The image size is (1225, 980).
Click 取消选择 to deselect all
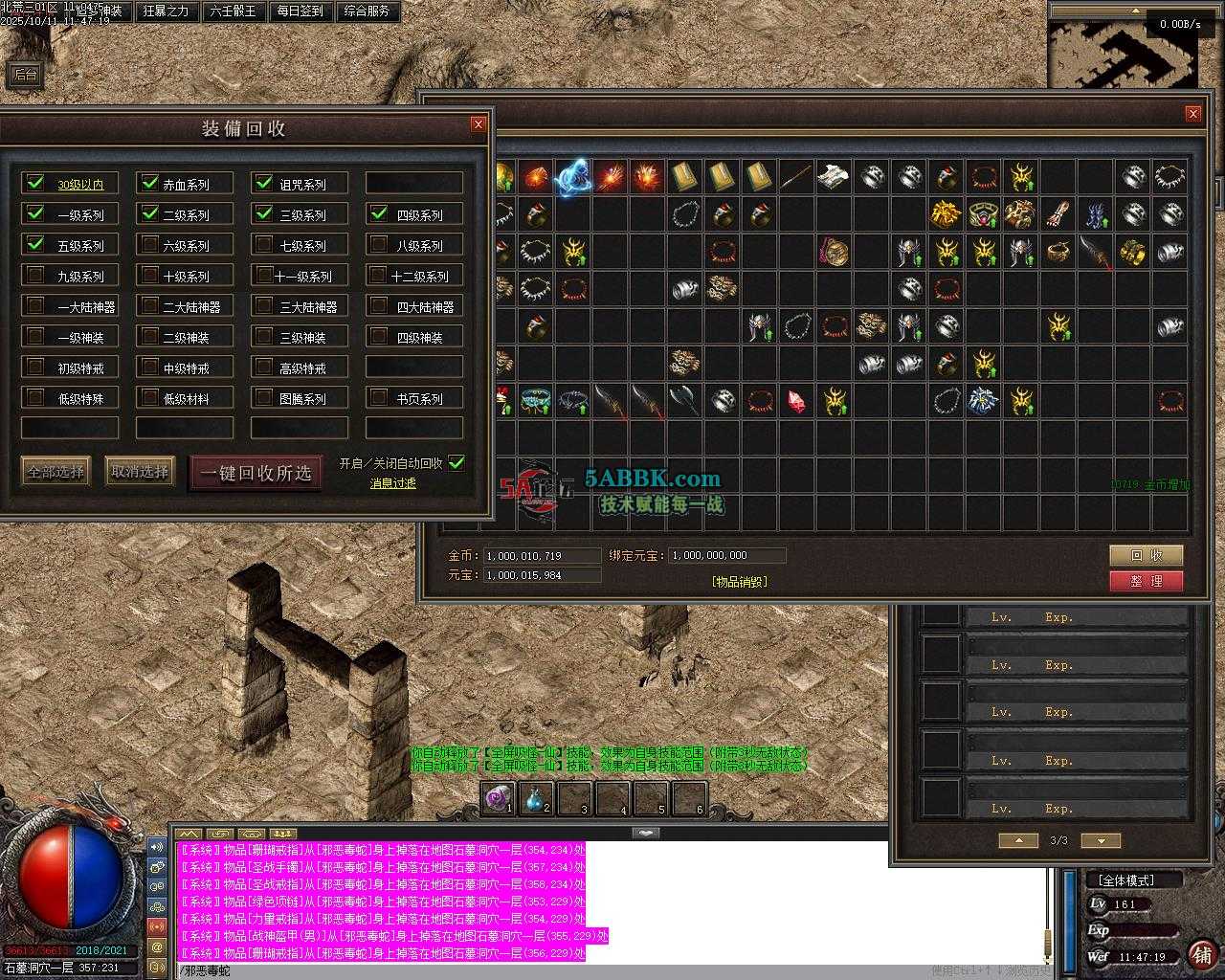140,471
